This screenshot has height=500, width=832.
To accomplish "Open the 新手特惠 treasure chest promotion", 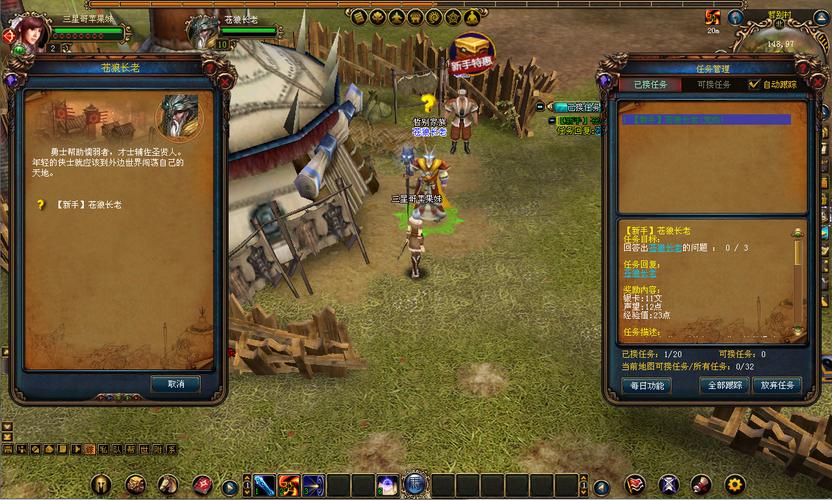I will [x=472, y=52].
